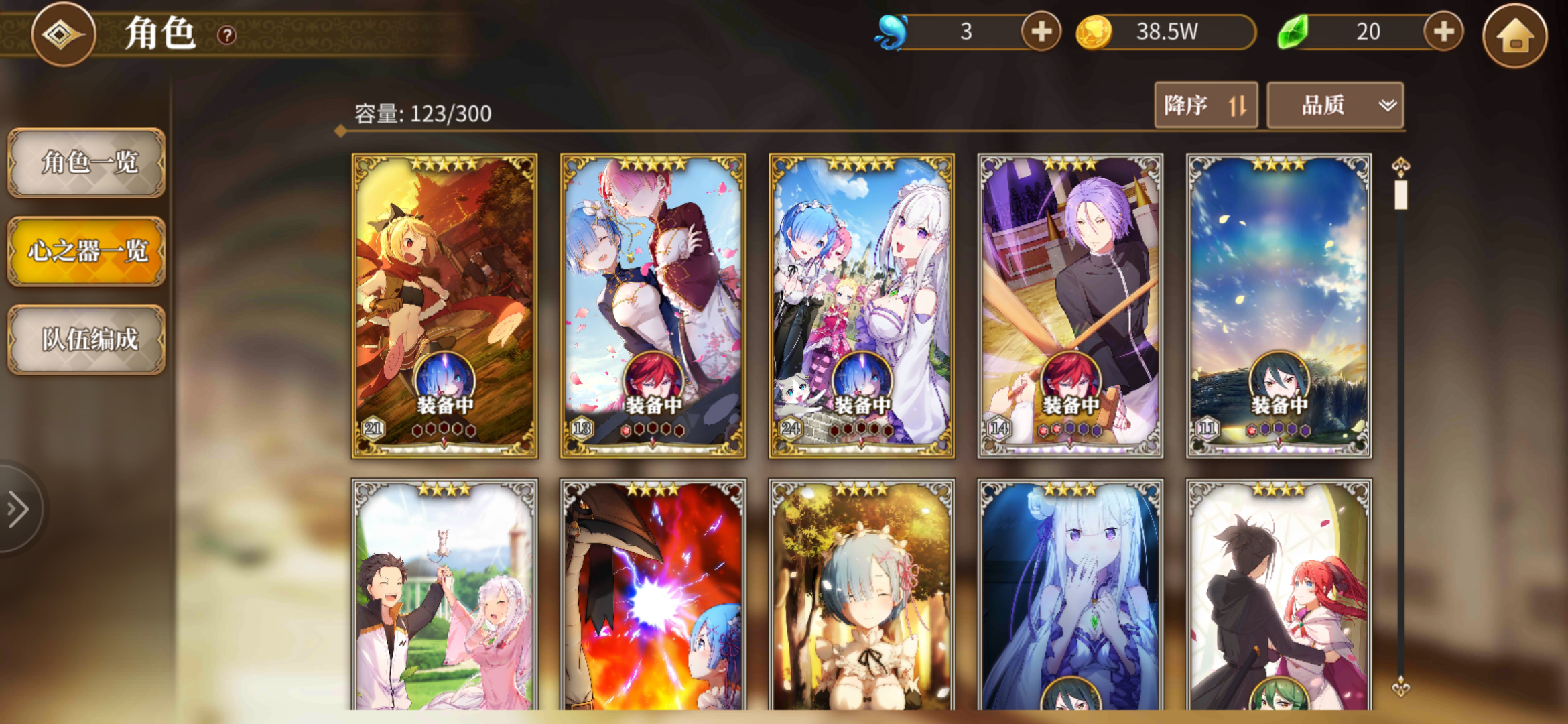This screenshot has height=724, width=1568.
Task: Open the 队伍编成 team formation tab
Action: (86, 341)
